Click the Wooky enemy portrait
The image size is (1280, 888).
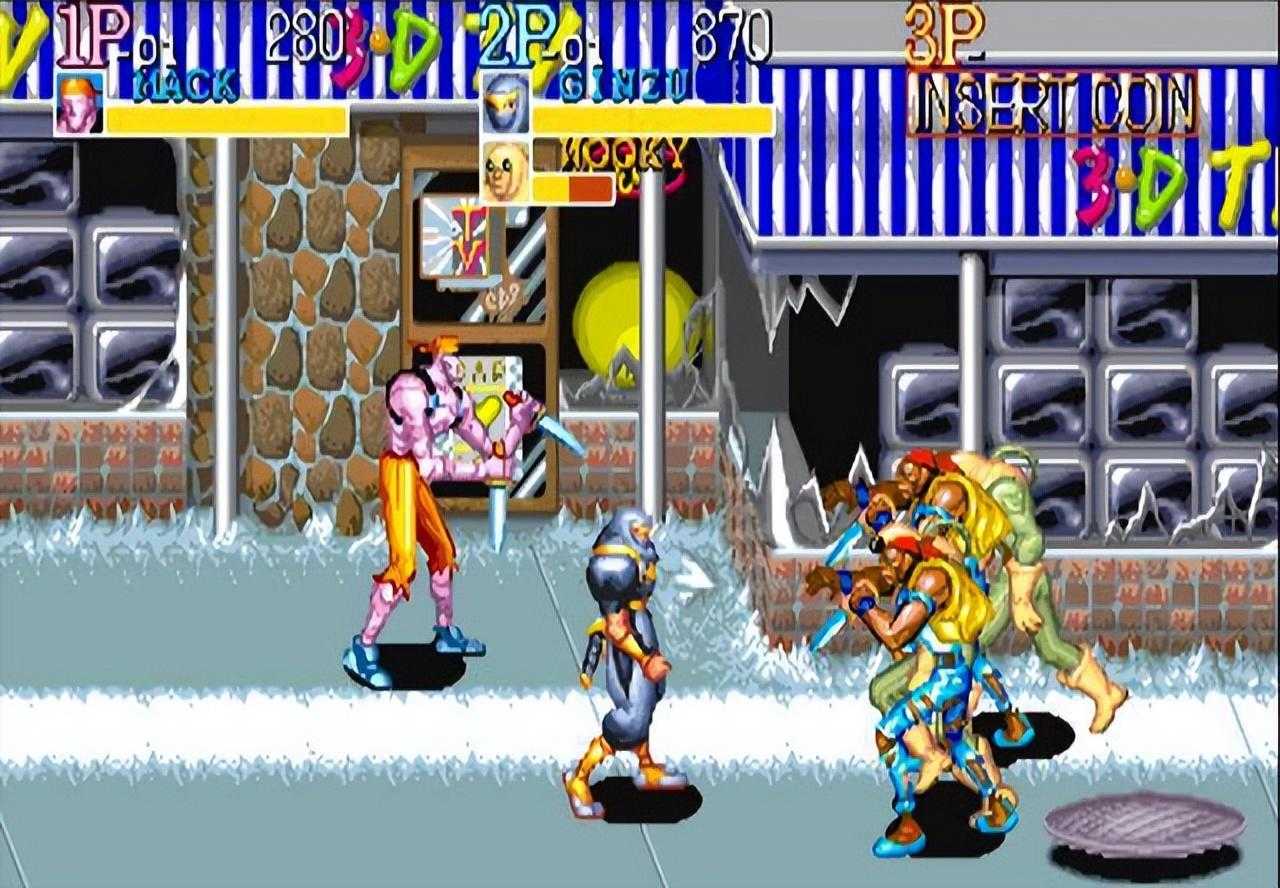click(x=505, y=170)
